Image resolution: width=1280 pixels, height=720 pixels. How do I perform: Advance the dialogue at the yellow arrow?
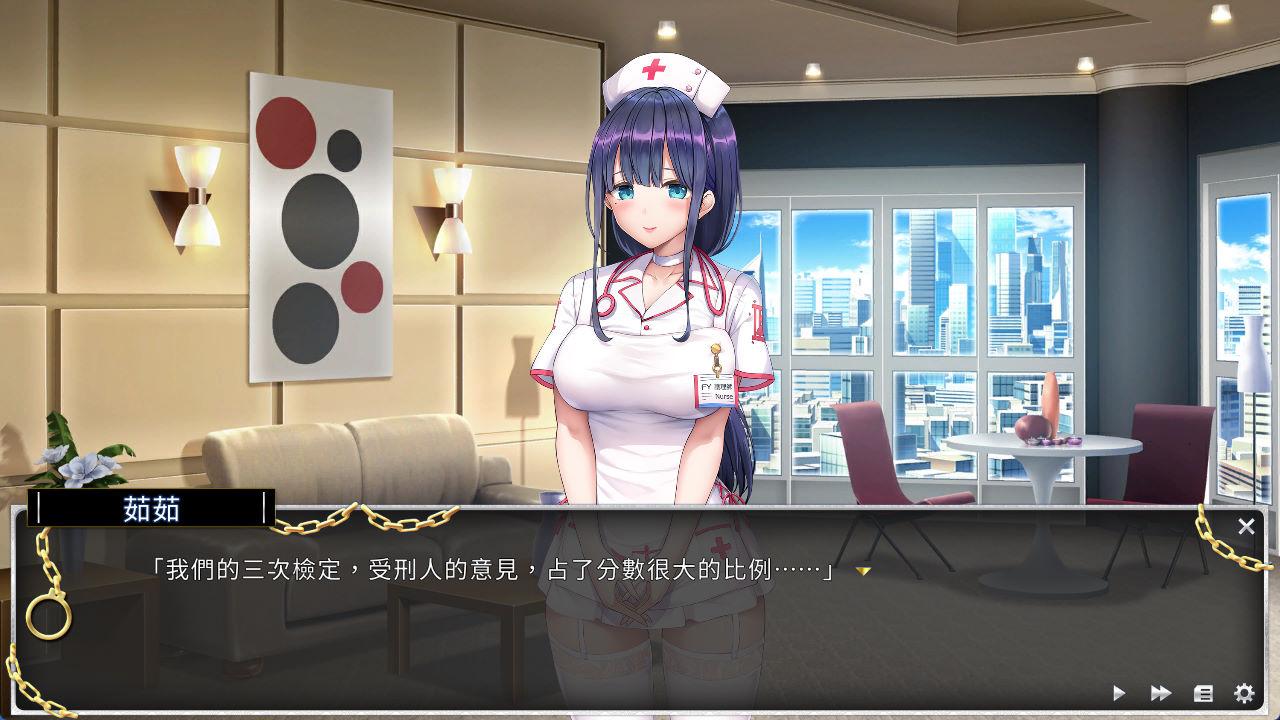863,571
